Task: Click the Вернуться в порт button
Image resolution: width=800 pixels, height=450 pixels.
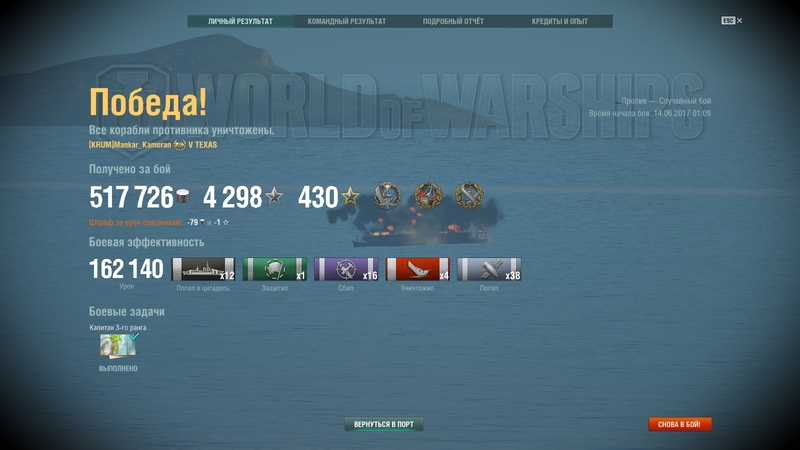Action: [384, 424]
